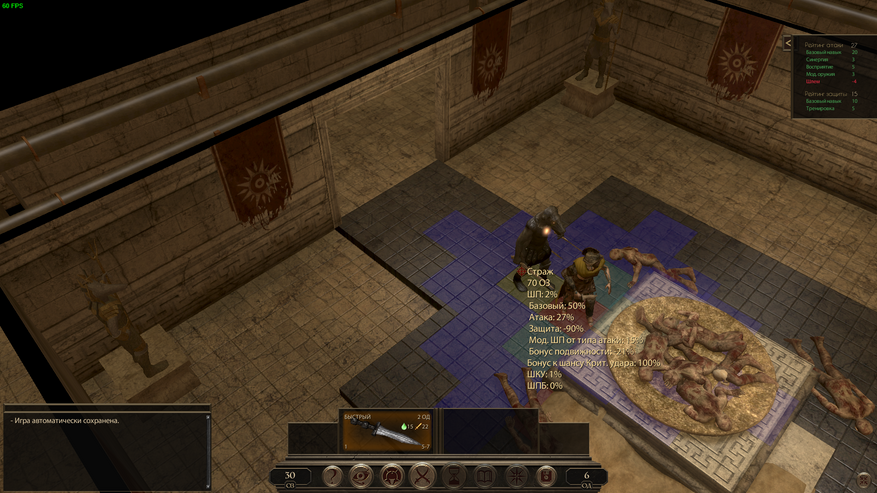Collapse the attack rating panel arrow

click(788, 43)
